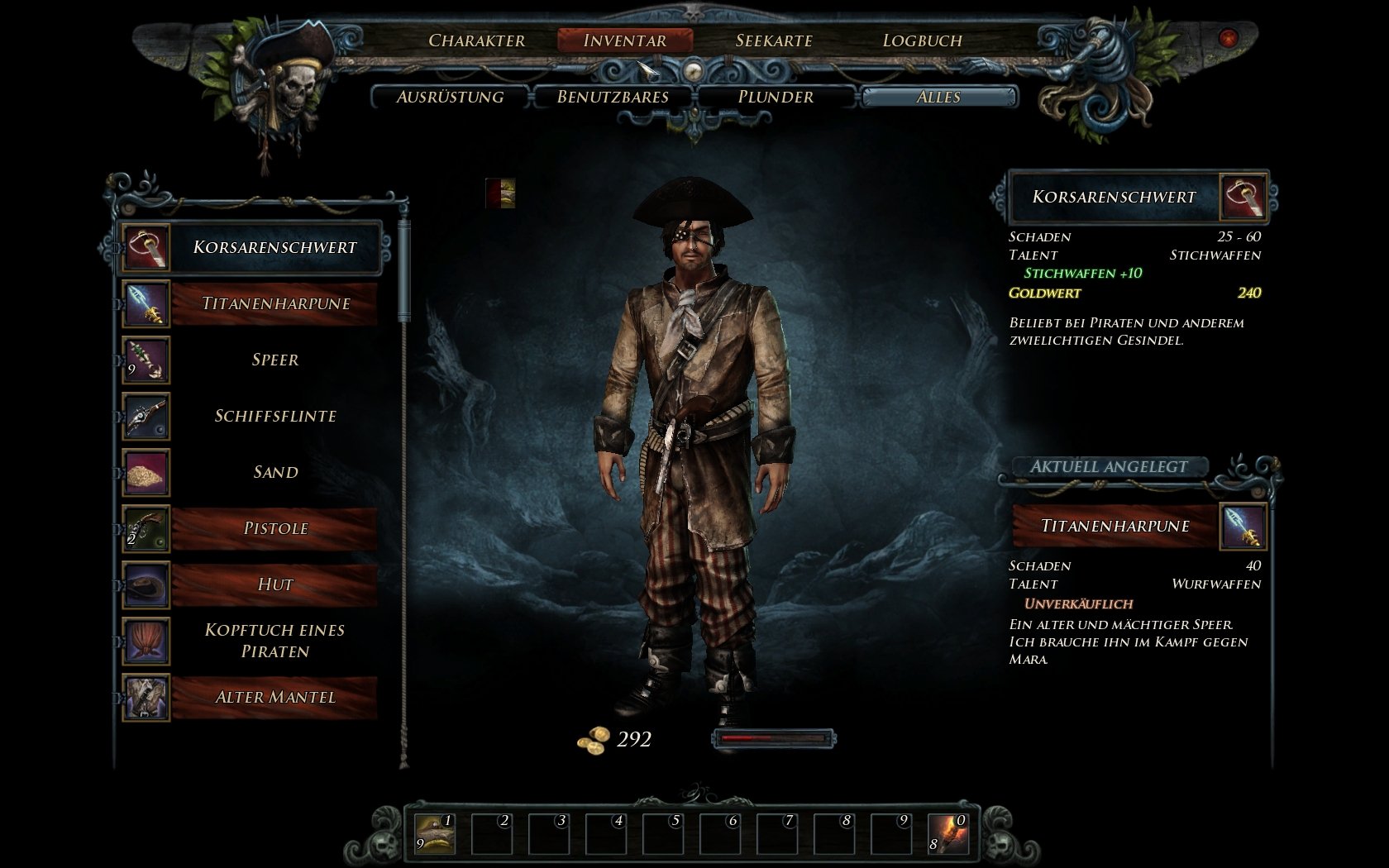Image resolution: width=1389 pixels, height=868 pixels.
Task: Switch to the Charakter tab
Action: tap(476, 41)
